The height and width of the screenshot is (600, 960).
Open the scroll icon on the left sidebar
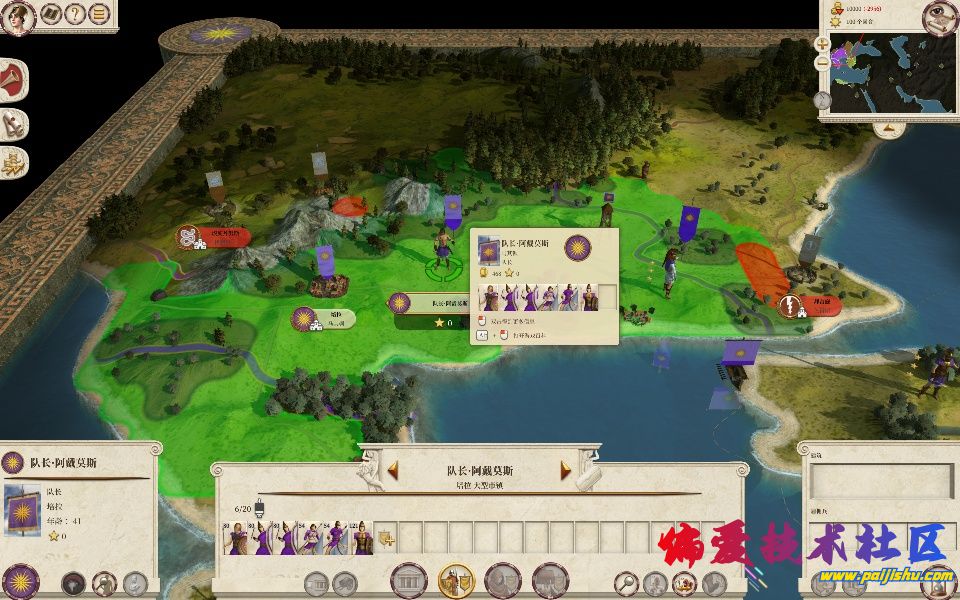click(13, 124)
